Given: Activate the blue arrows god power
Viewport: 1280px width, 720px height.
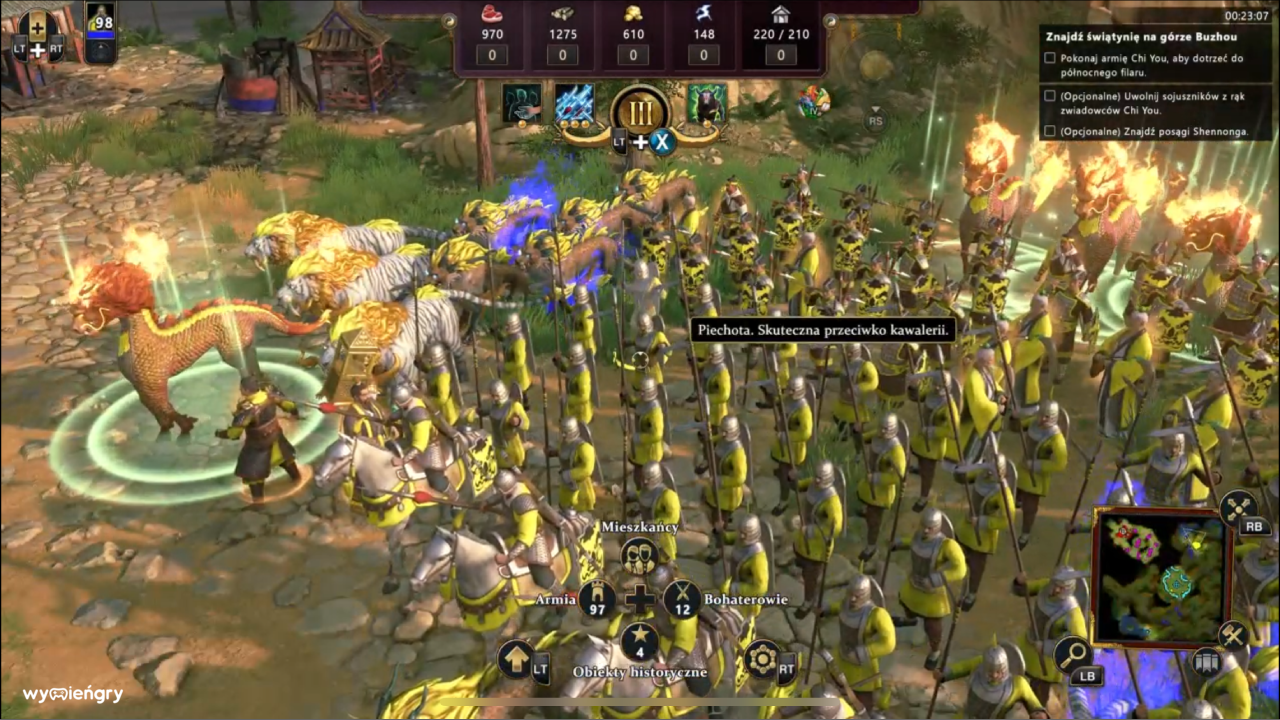Looking at the screenshot, I should 574,104.
